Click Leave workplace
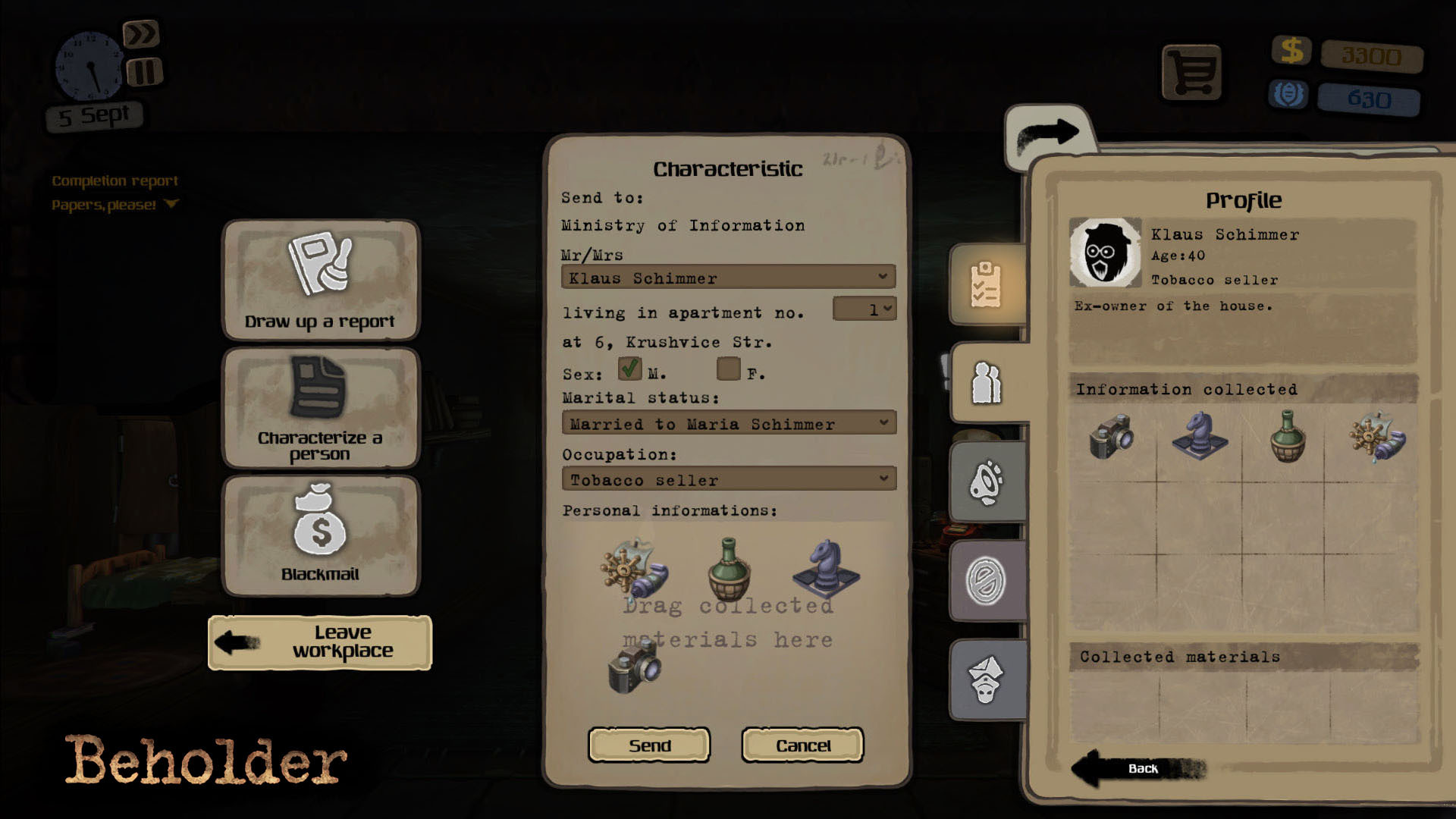The height and width of the screenshot is (819, 1456). (320, 641)
